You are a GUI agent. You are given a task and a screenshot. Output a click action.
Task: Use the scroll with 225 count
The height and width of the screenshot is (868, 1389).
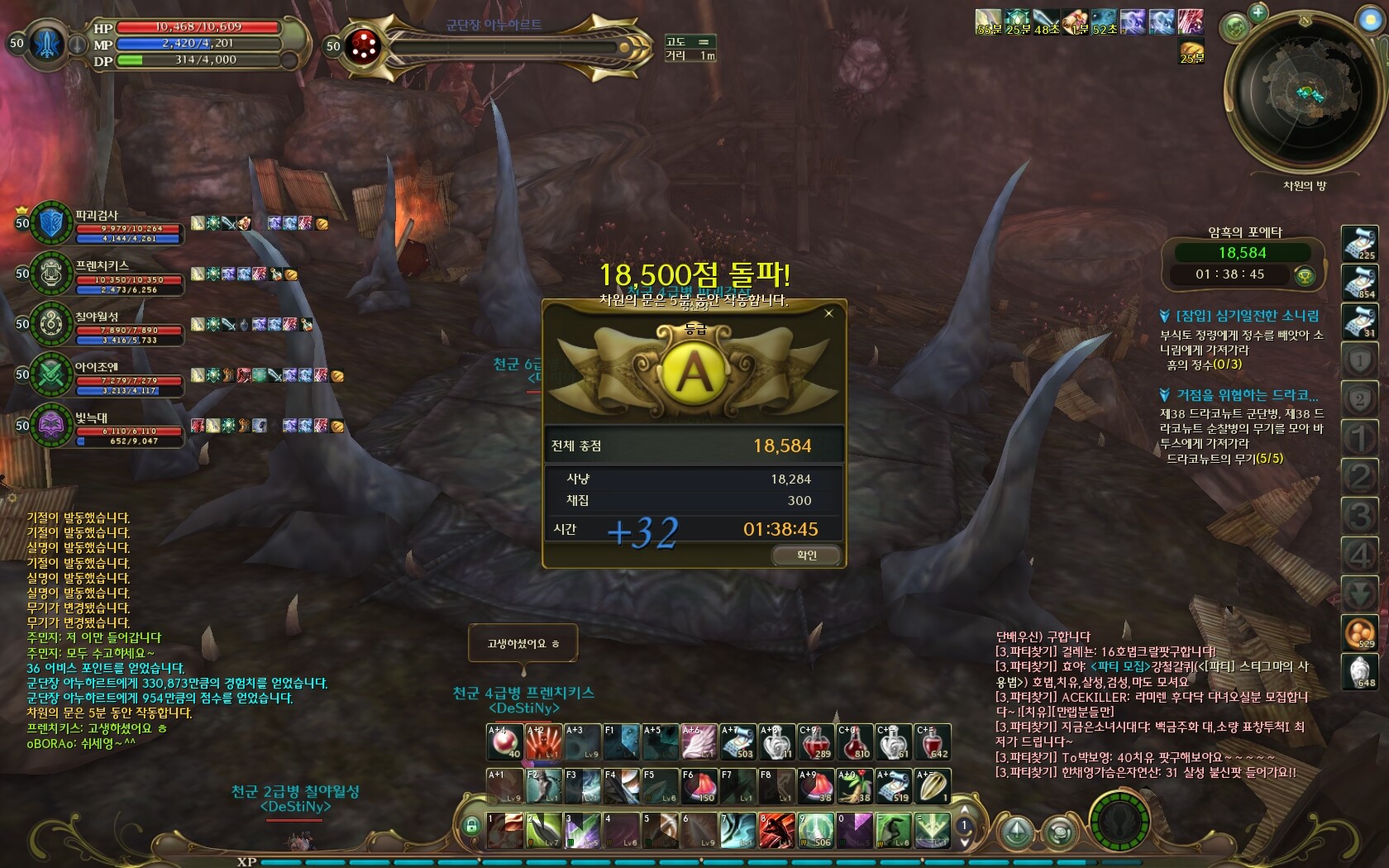pos(1359,244)
